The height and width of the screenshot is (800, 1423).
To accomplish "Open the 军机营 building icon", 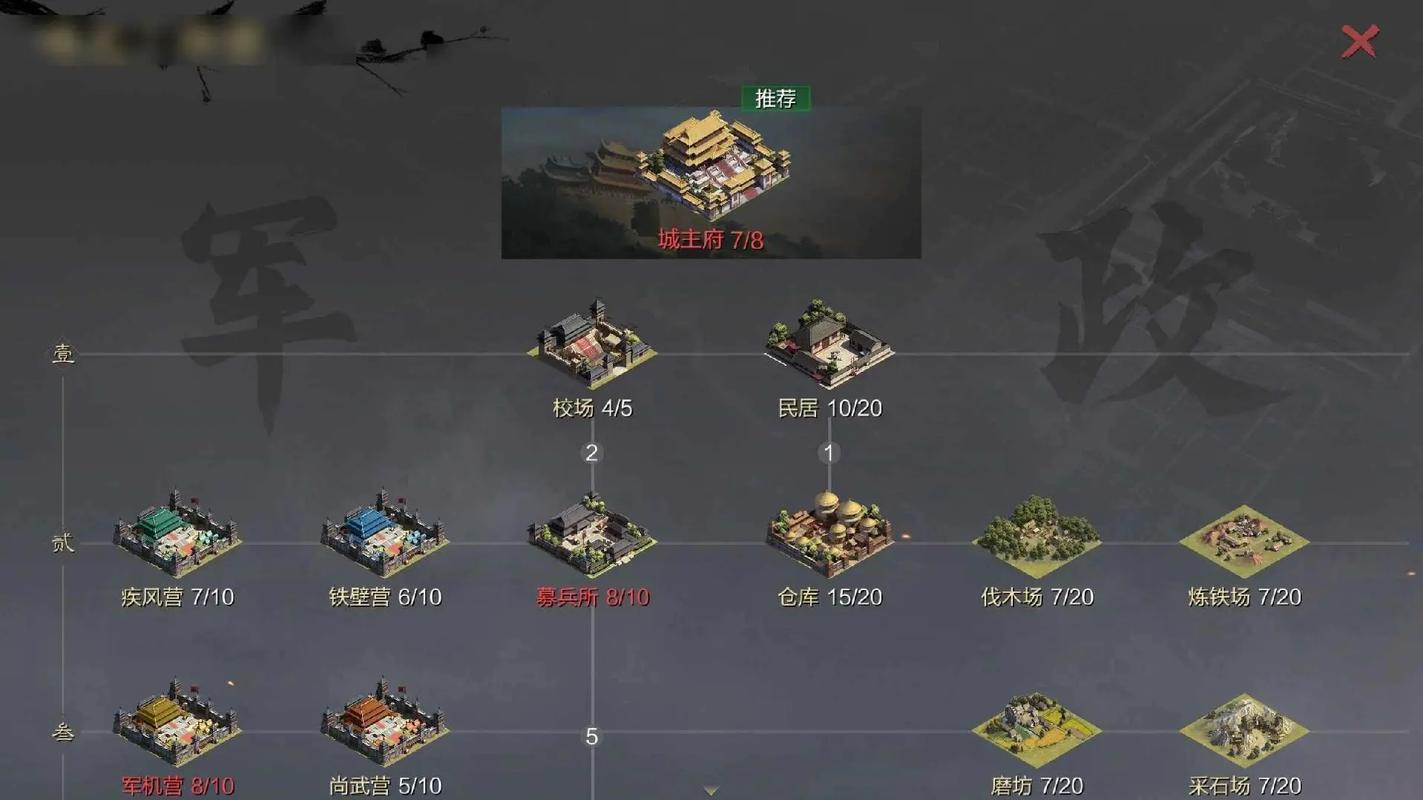I will pyautogui.click(x=177, y=725).
